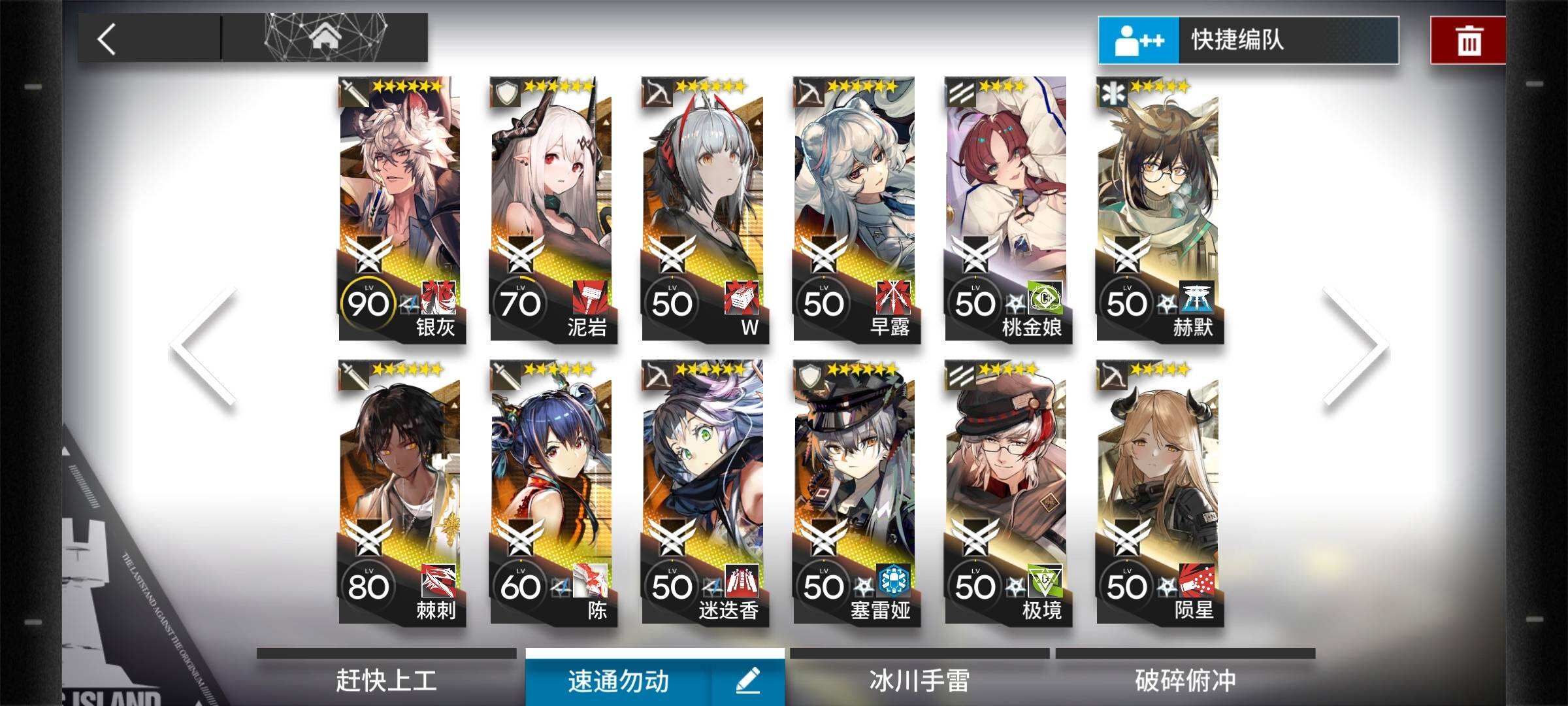Viewport: 1568px width, 706px height.
Task: Return to the home screen
Action: pos(326,38)
